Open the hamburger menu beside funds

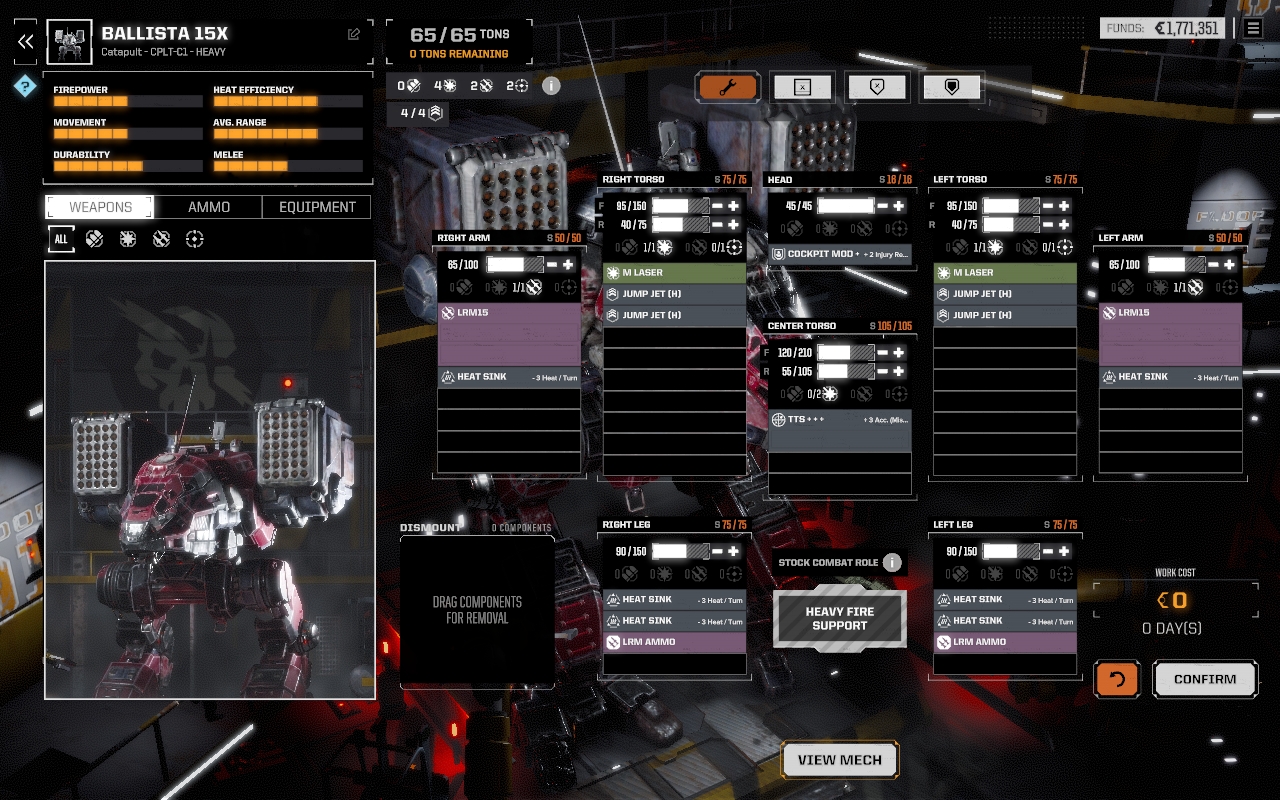tap(1253, 28)
